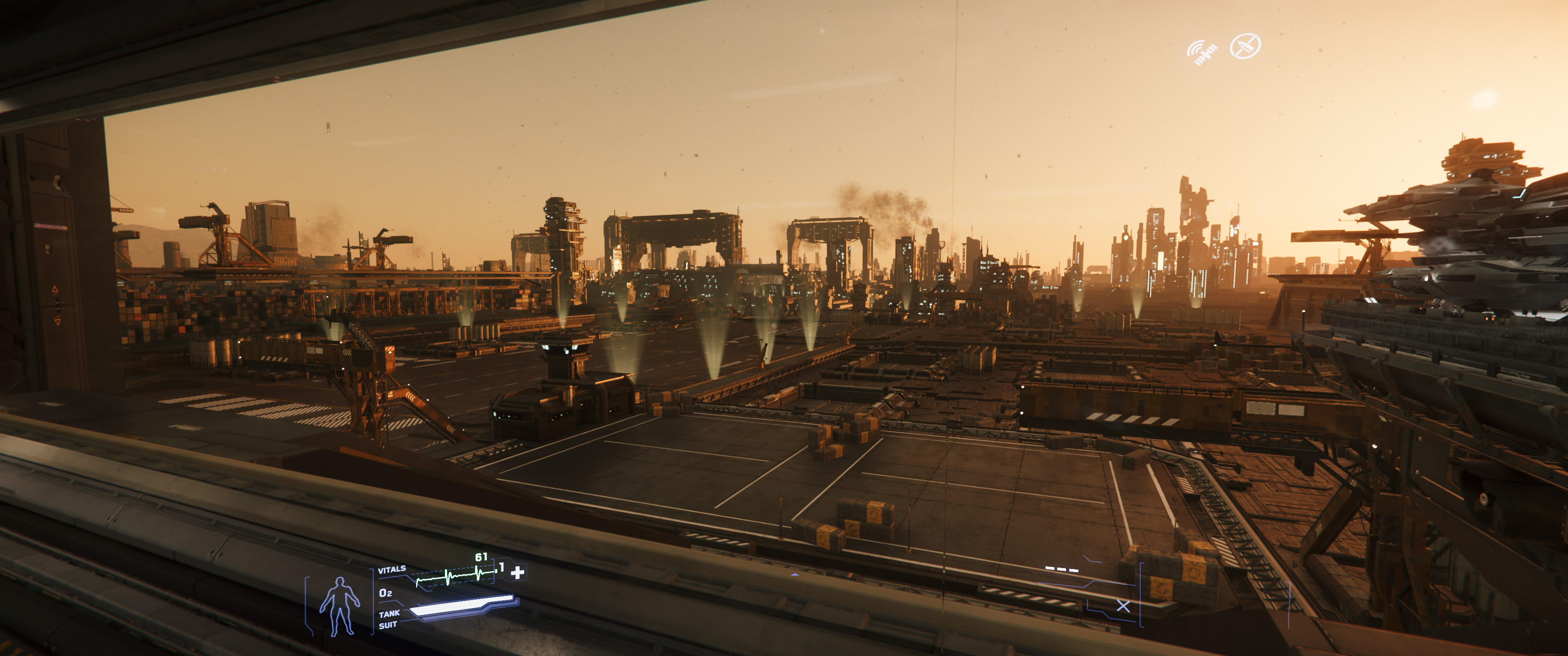Open the body silhouette status display
Screen dimensions: 1568x656
click(x=340, y=605)
